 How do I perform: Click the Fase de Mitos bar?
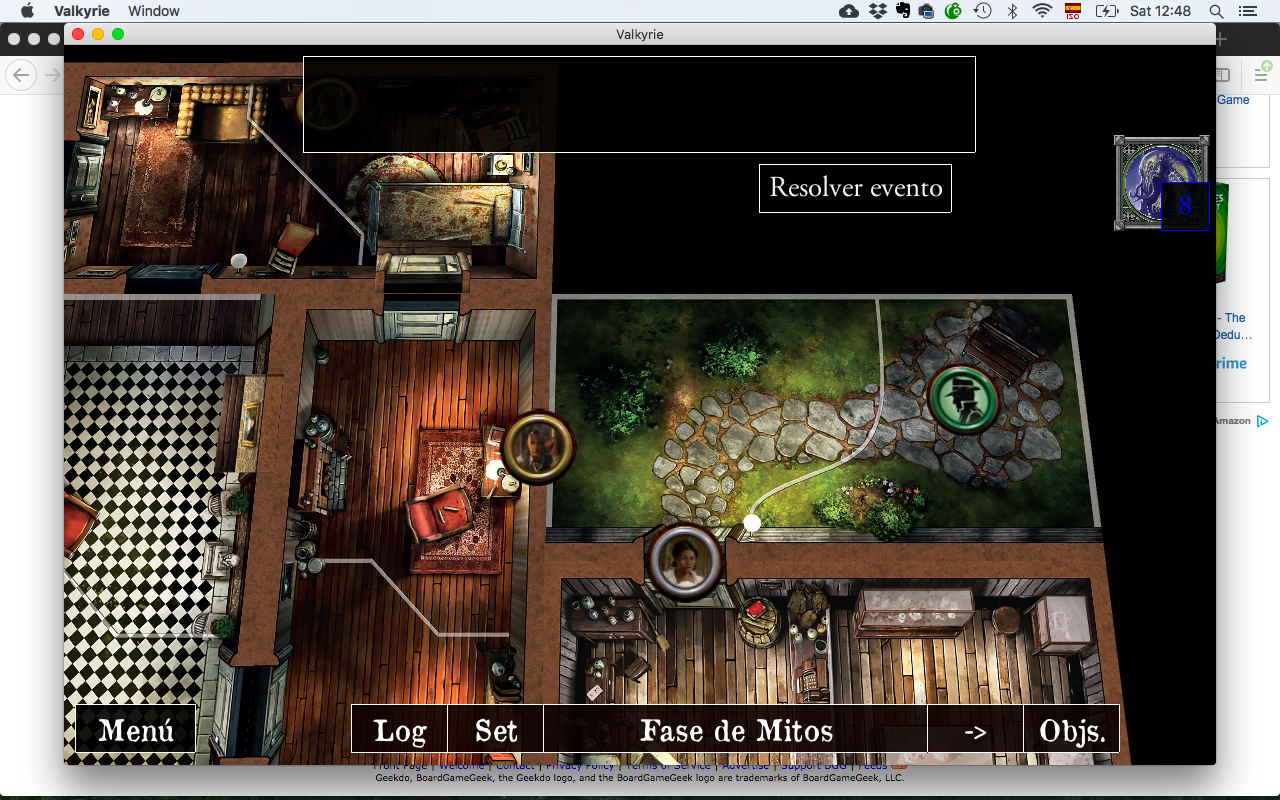736,729
